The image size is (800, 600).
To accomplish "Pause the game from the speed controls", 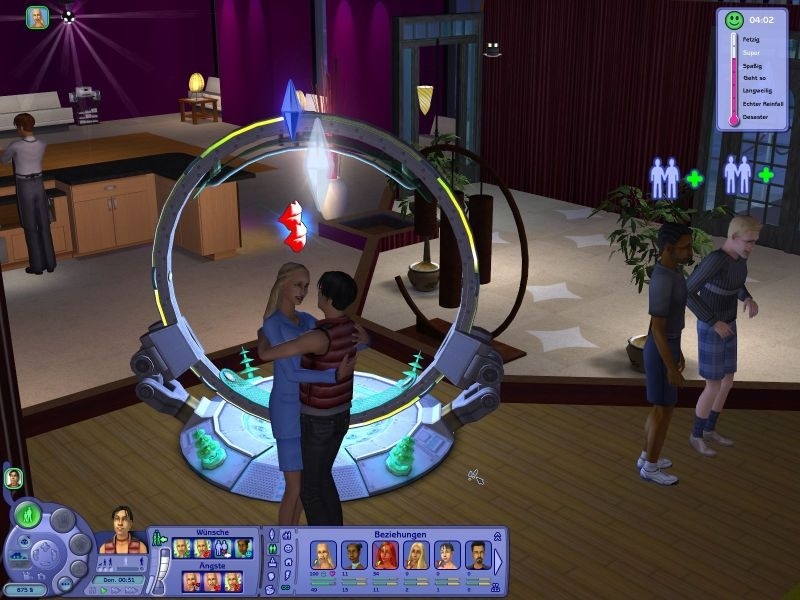I will (94, 590).
